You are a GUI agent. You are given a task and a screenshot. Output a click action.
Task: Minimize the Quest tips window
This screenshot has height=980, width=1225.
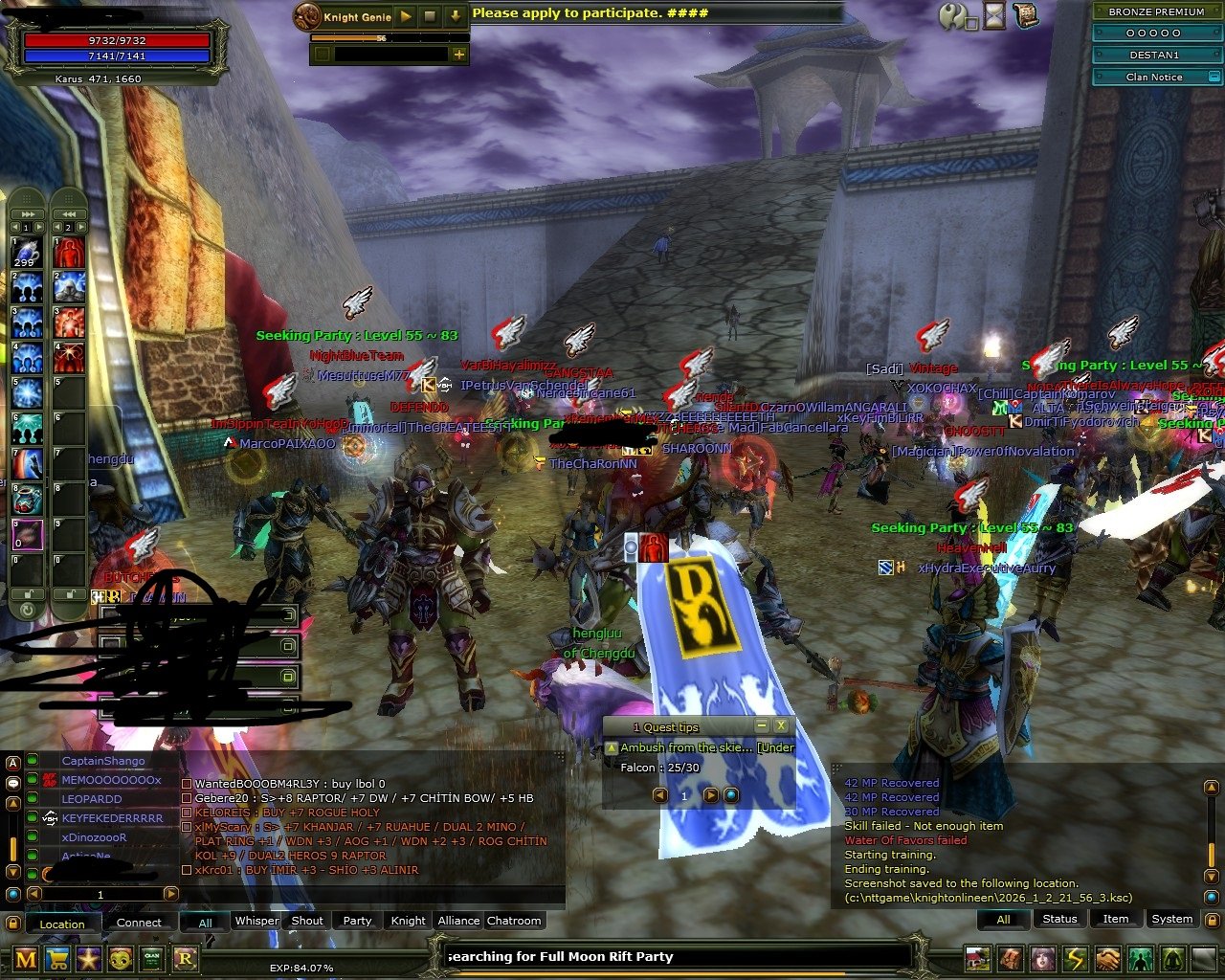763,724
